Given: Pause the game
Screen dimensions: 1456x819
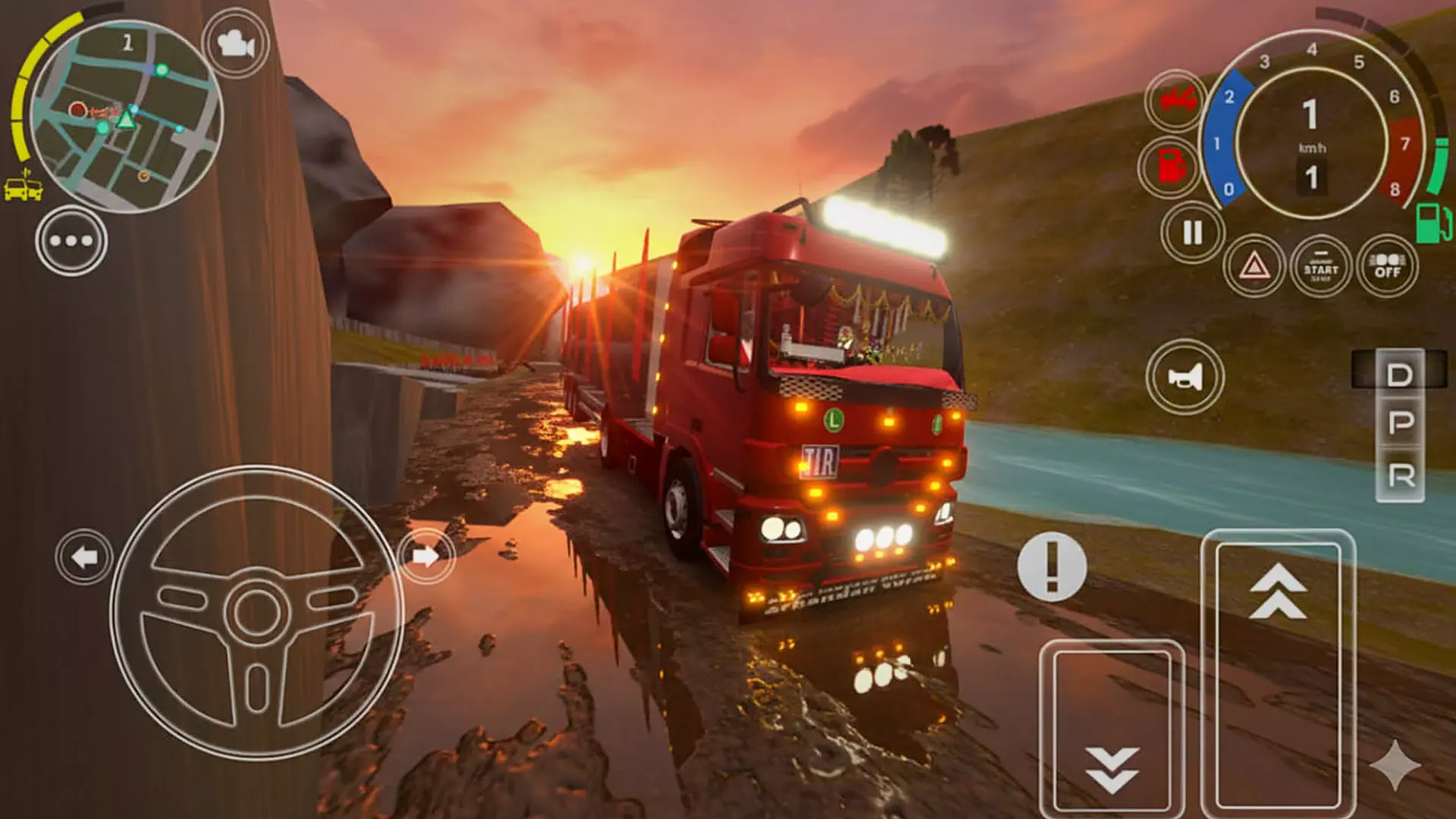Looking at the screenshot, I should [x=1192, y=233].
